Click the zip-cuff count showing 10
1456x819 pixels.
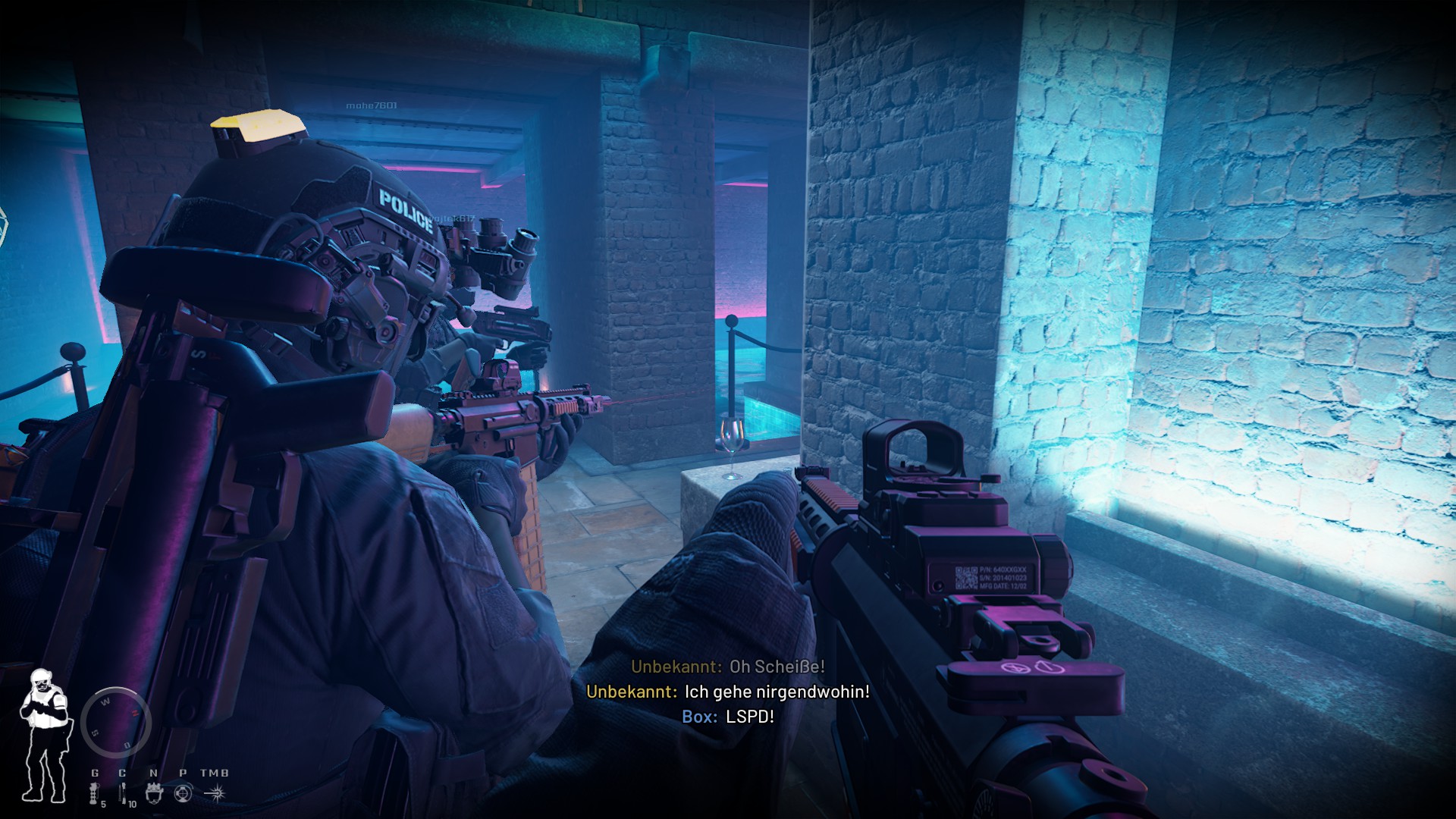point(132,805)
